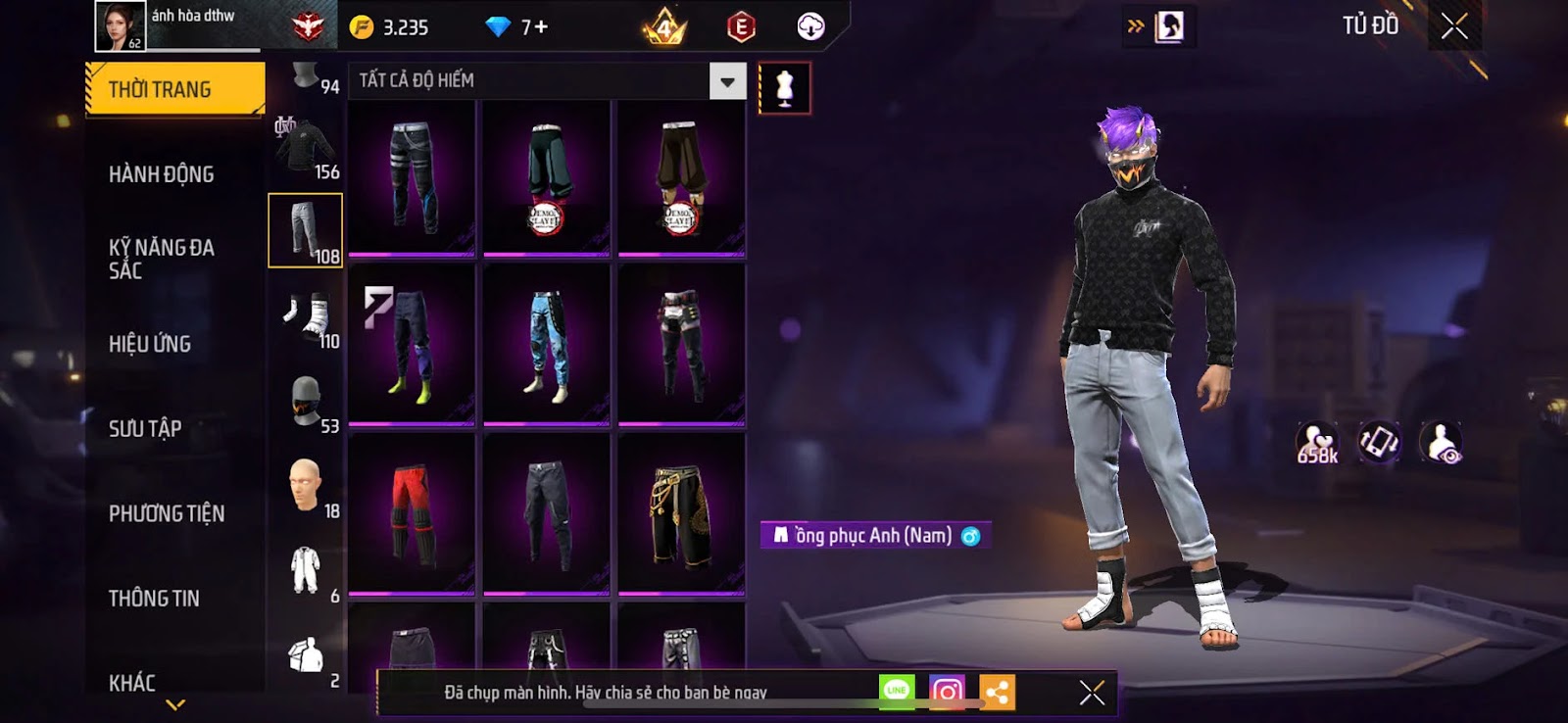Open the Thời Trang tab
The height and width of the screenshot is (723, 1568).
click(174, 89)
